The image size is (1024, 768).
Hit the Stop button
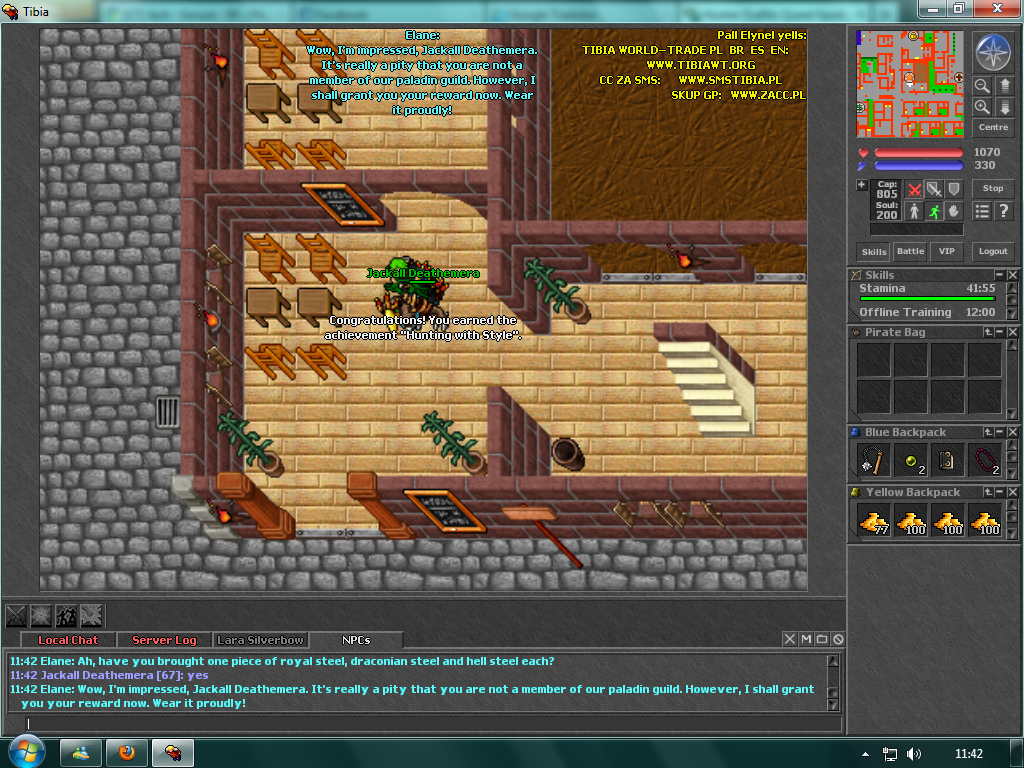click(x=992, y=188)
